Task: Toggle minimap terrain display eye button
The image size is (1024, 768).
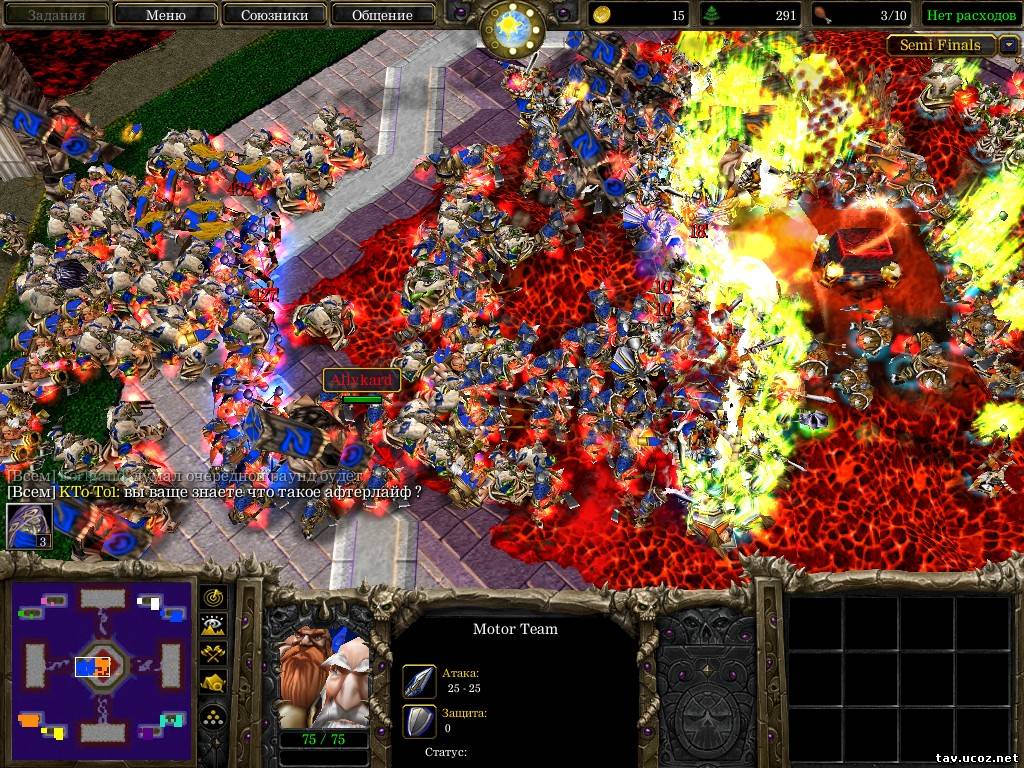Action: click(x=214, y=625)
